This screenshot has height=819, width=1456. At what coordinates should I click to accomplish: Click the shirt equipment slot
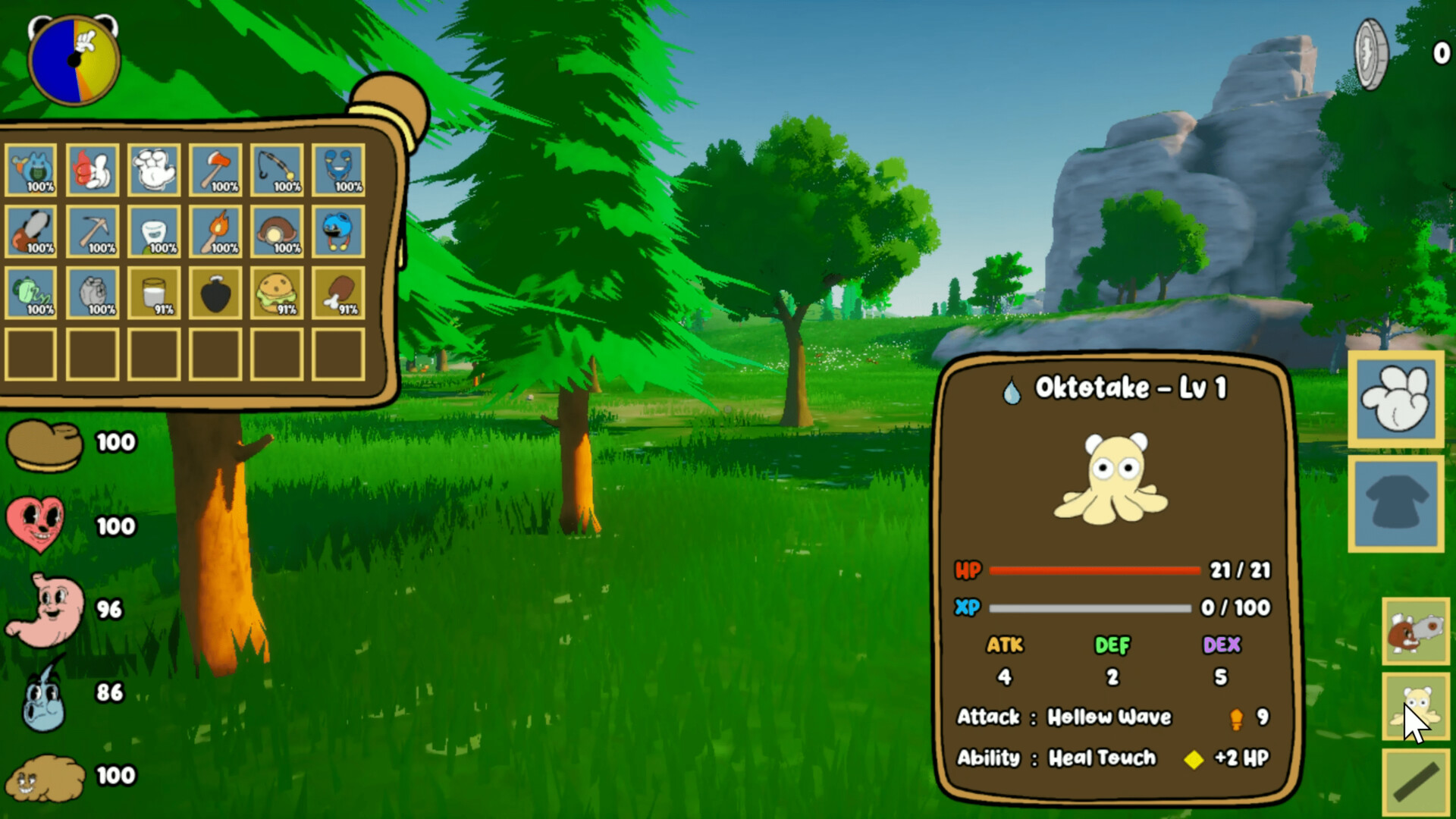(x=1397, y=502)
